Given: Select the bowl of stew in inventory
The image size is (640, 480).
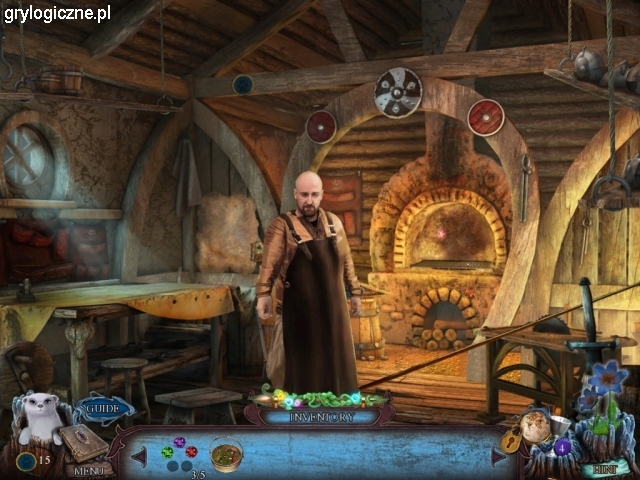Looking at the screenshot, I should (227, 454).
